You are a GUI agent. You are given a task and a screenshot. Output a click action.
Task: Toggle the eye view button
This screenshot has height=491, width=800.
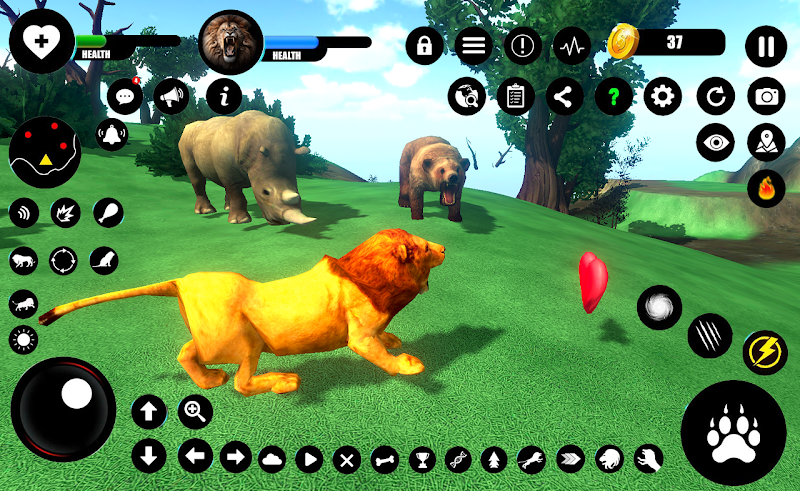[716, 142]
